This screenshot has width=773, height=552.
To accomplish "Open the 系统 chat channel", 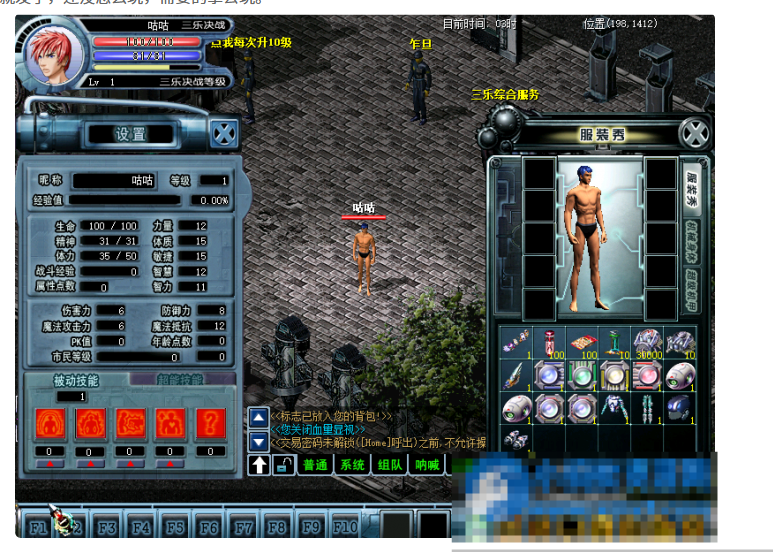I will pos(353,465).
